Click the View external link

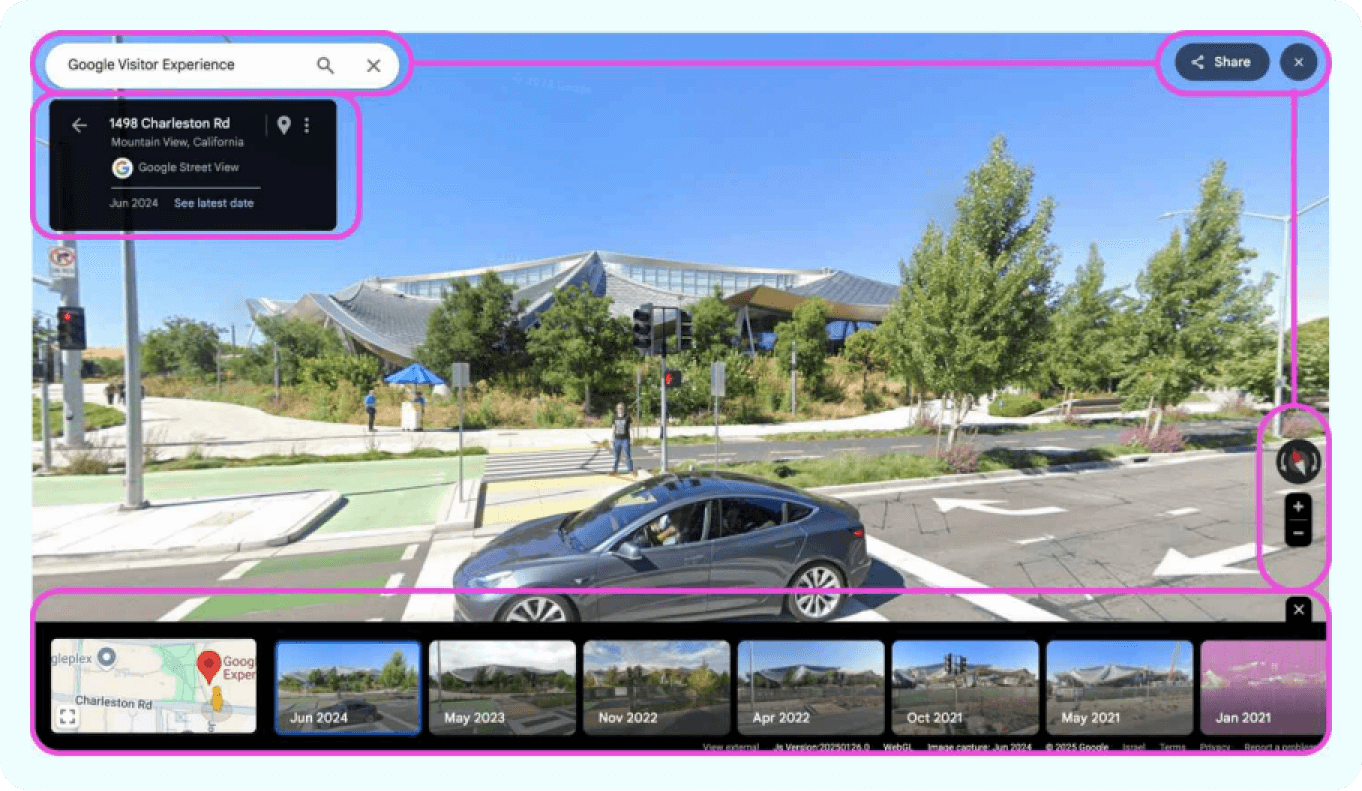pos(728,747)
